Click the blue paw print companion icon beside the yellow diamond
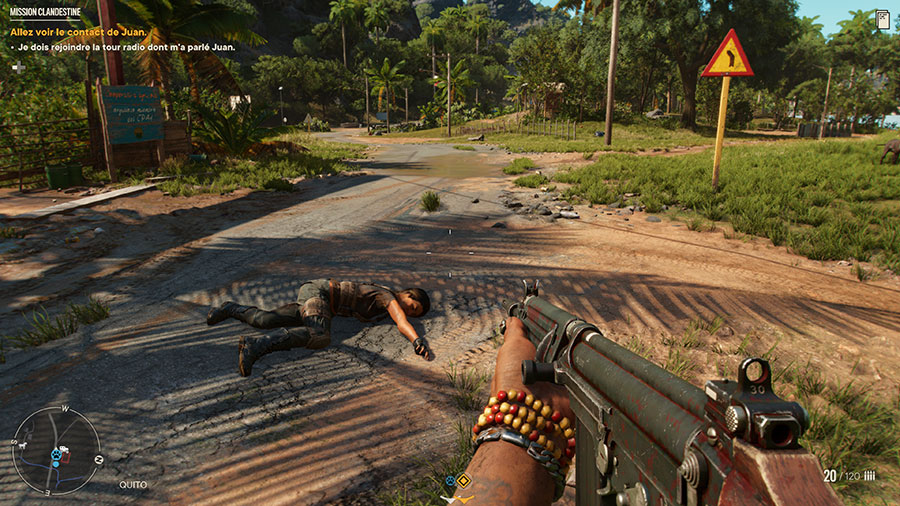900x506 pixels. pos(450,481)
